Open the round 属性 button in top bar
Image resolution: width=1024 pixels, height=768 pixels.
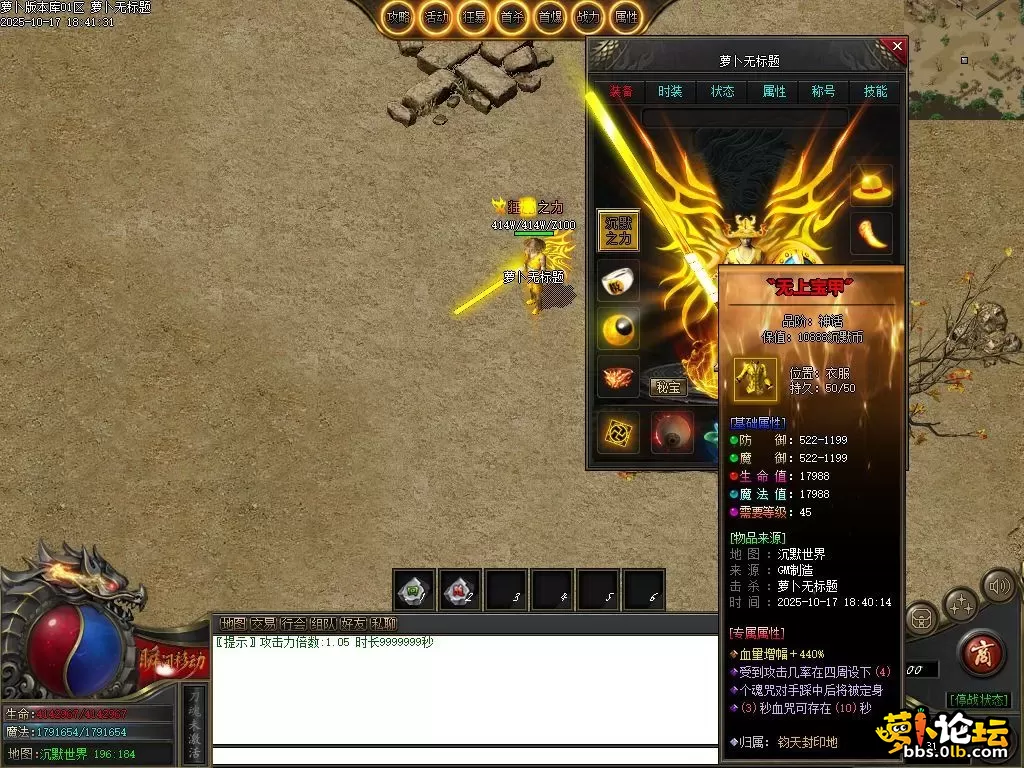click(x=626, y=17)
